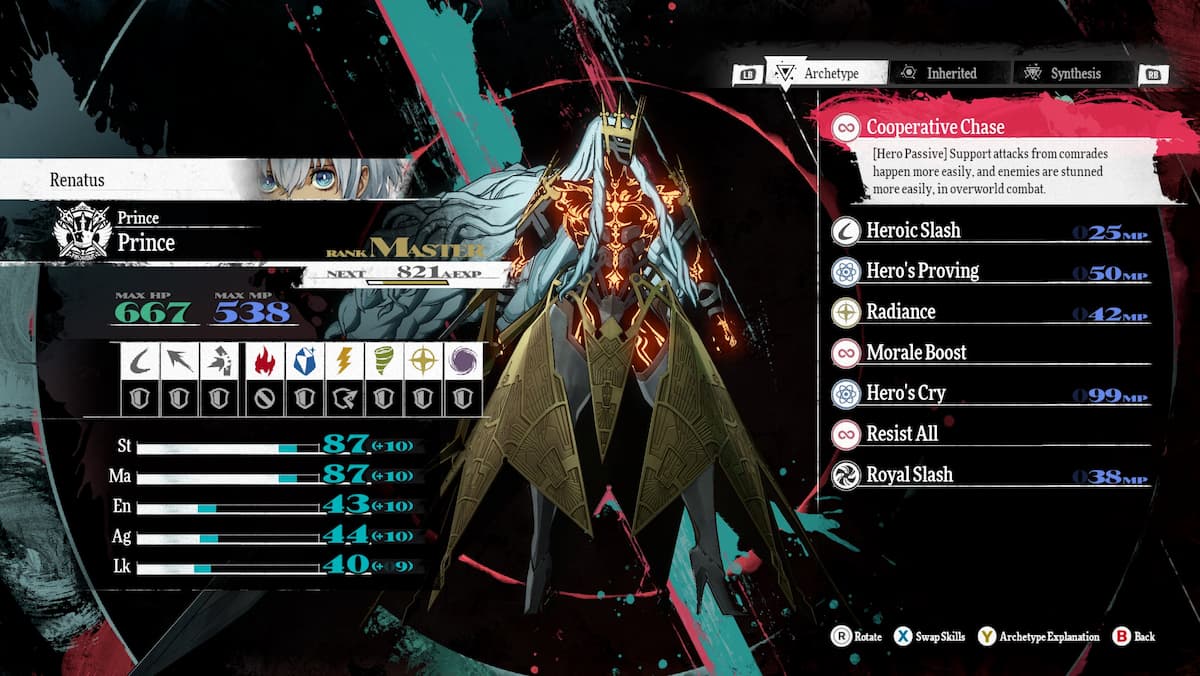
Task: Click the fire element affinity icon
Action: coord(262,362)
